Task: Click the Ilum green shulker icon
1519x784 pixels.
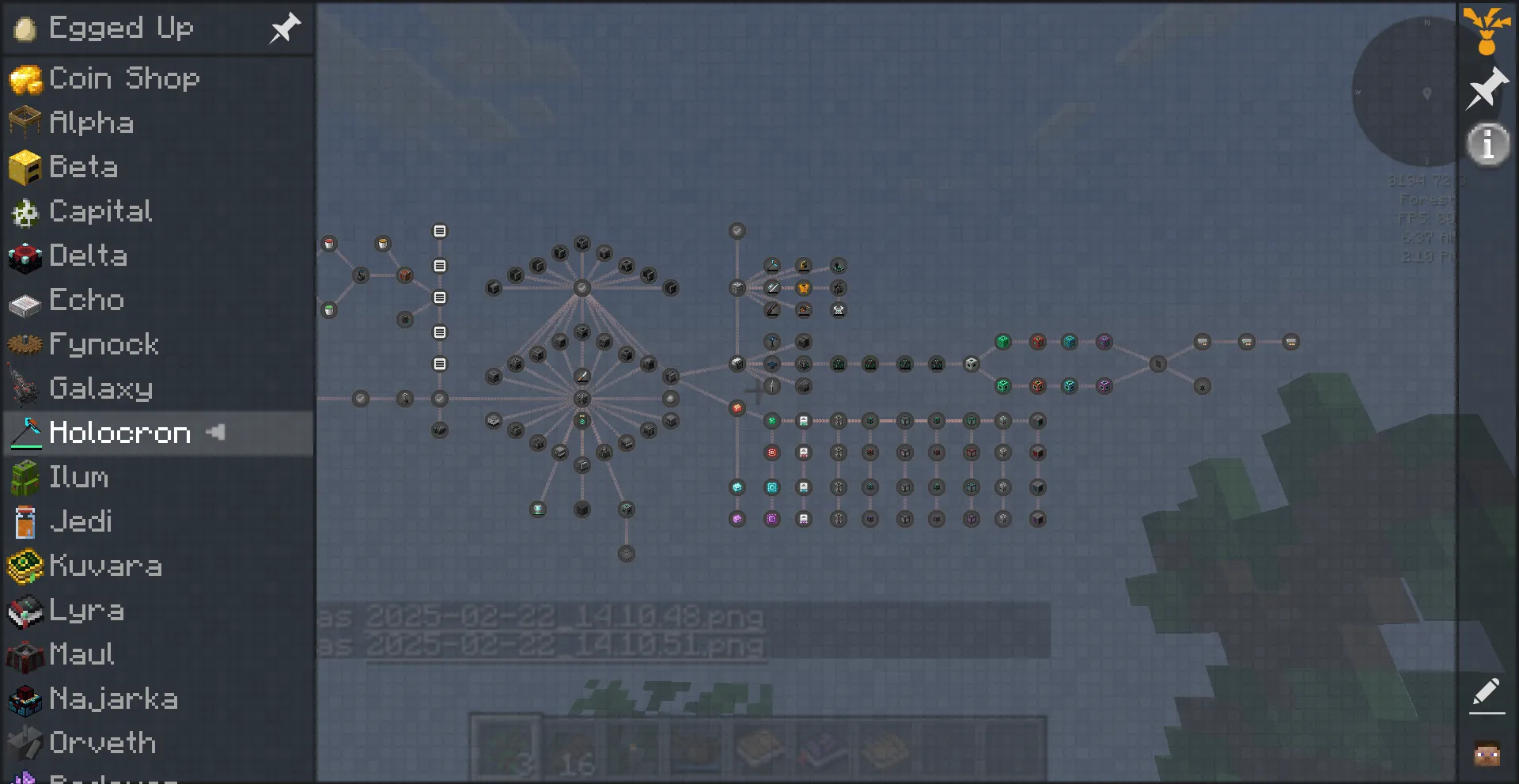Action: point(26,477)
